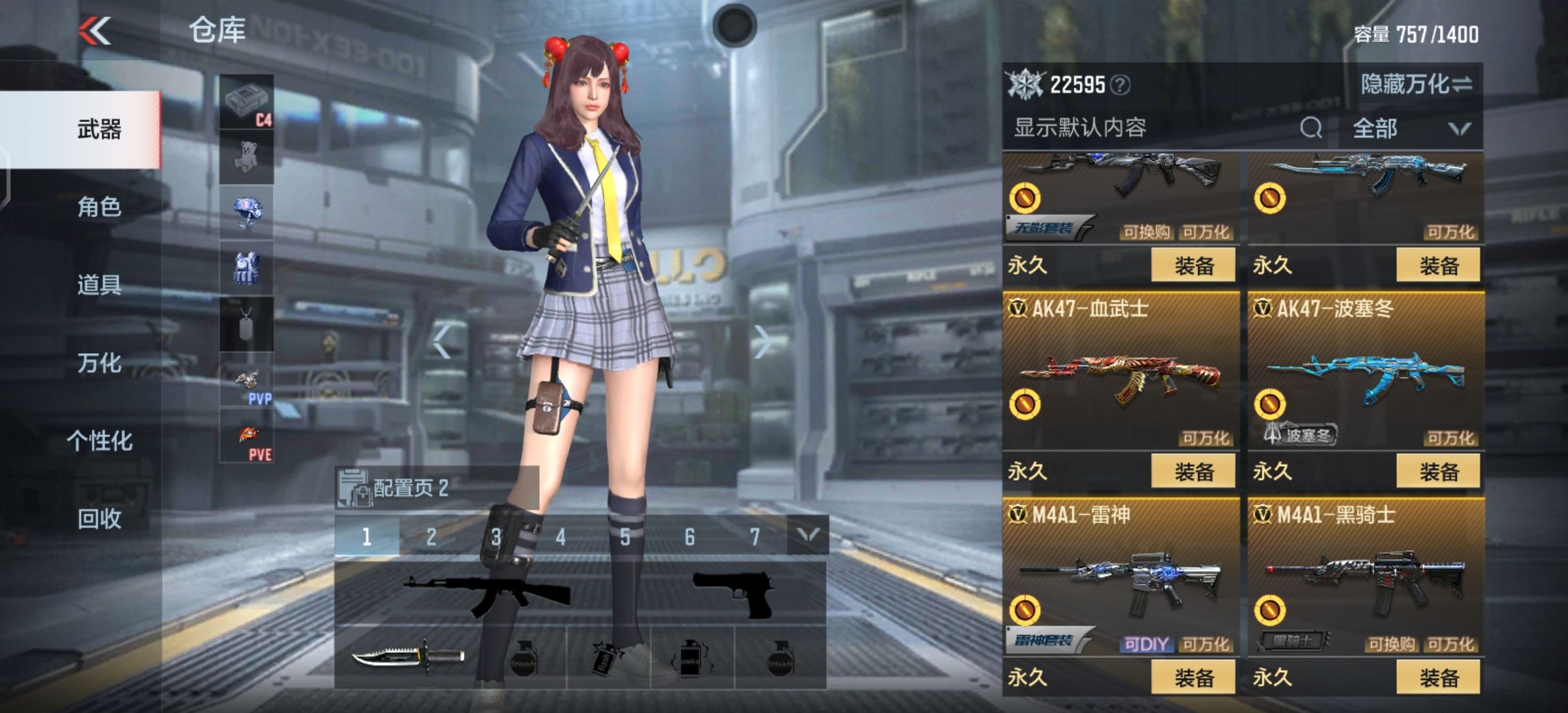Select the pistol secondary weapon slot
The height and width of the screenshot is (713, 1568).
pos(733,592)
